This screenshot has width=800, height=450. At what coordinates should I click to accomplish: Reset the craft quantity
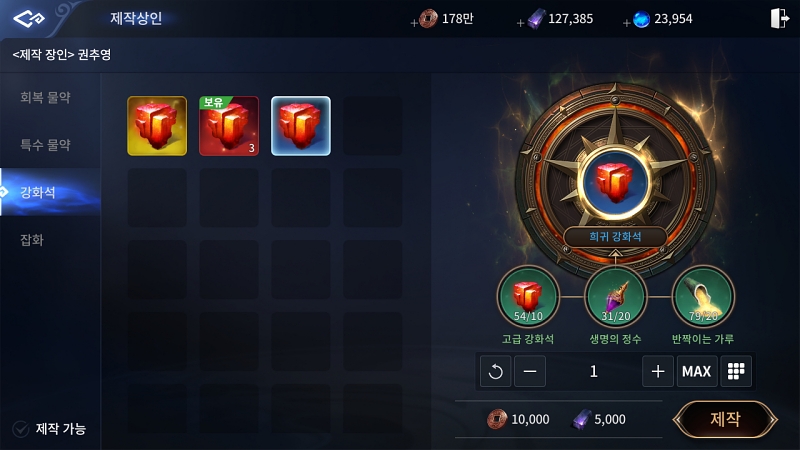click(x=494, y=371)
